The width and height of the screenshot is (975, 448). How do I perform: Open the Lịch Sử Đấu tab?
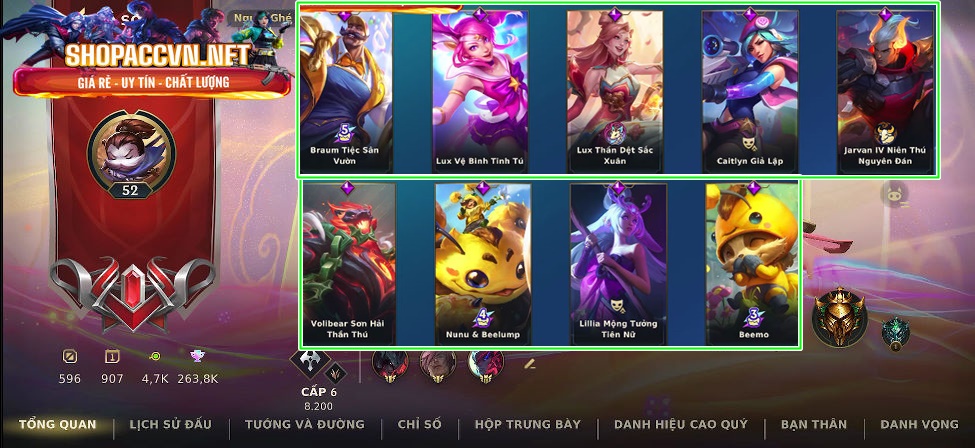coord(171,425)
